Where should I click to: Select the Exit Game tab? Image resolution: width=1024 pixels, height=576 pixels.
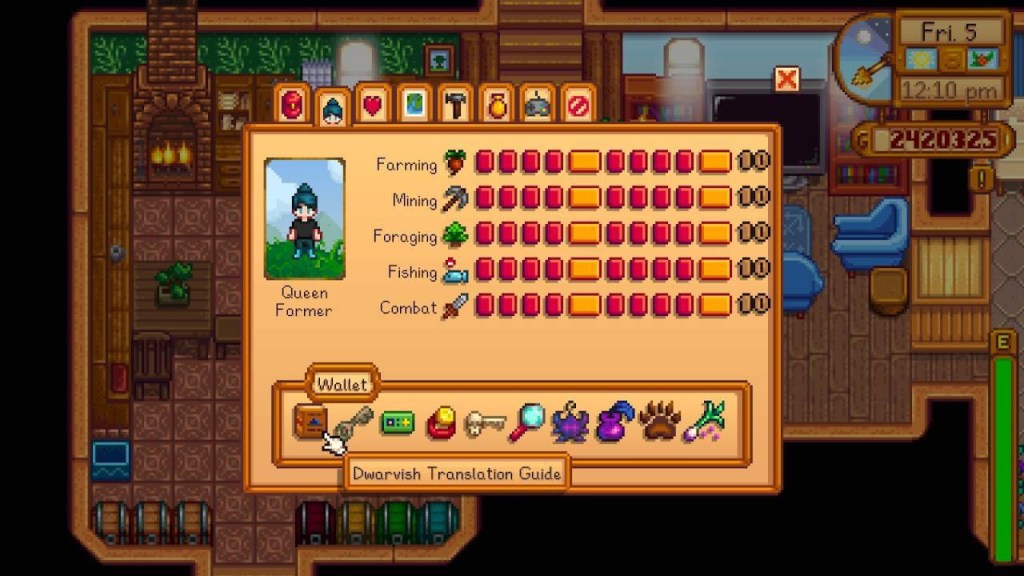click(x=578, y=105)
